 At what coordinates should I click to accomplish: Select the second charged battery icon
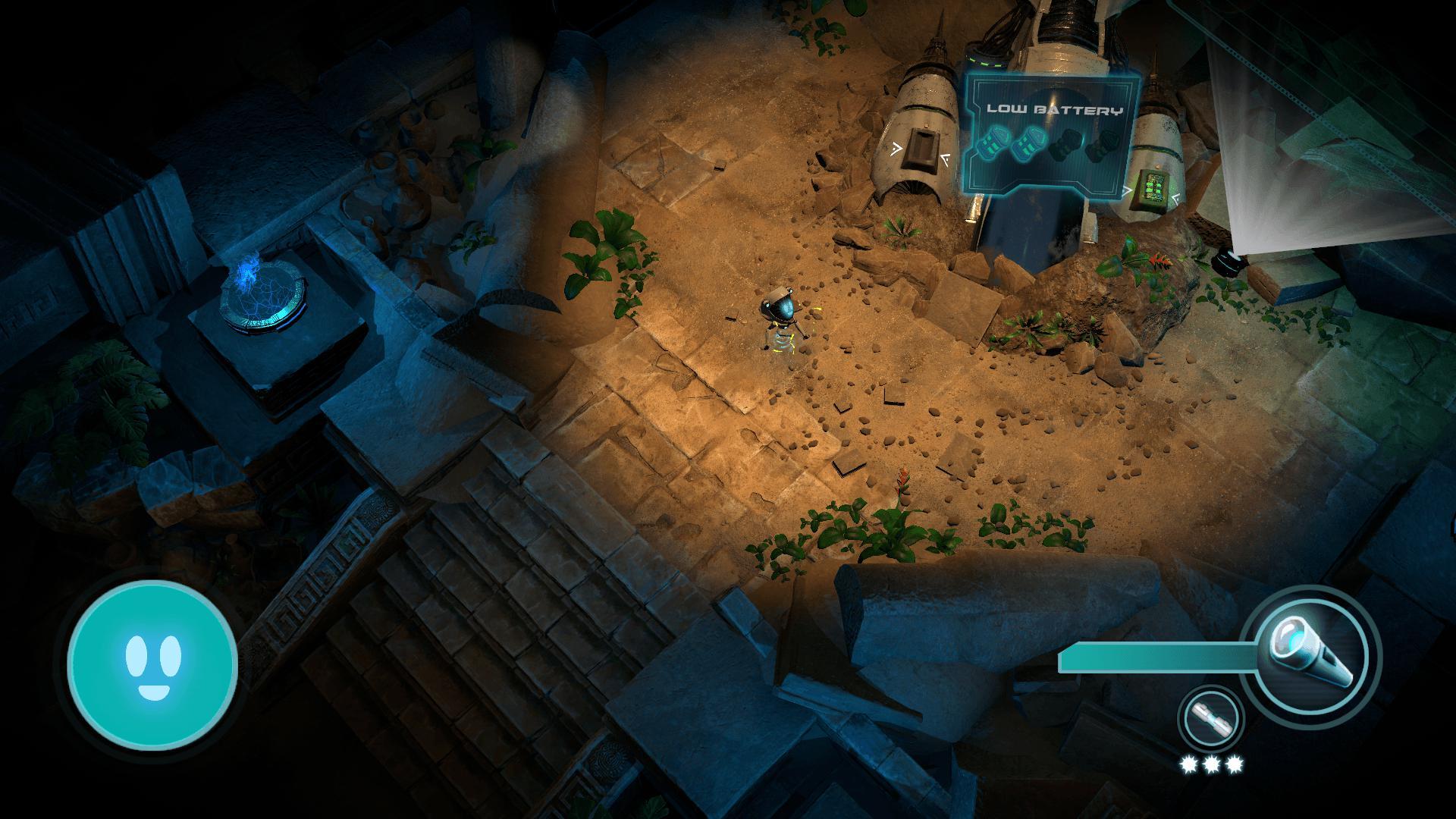[1028, 143]
